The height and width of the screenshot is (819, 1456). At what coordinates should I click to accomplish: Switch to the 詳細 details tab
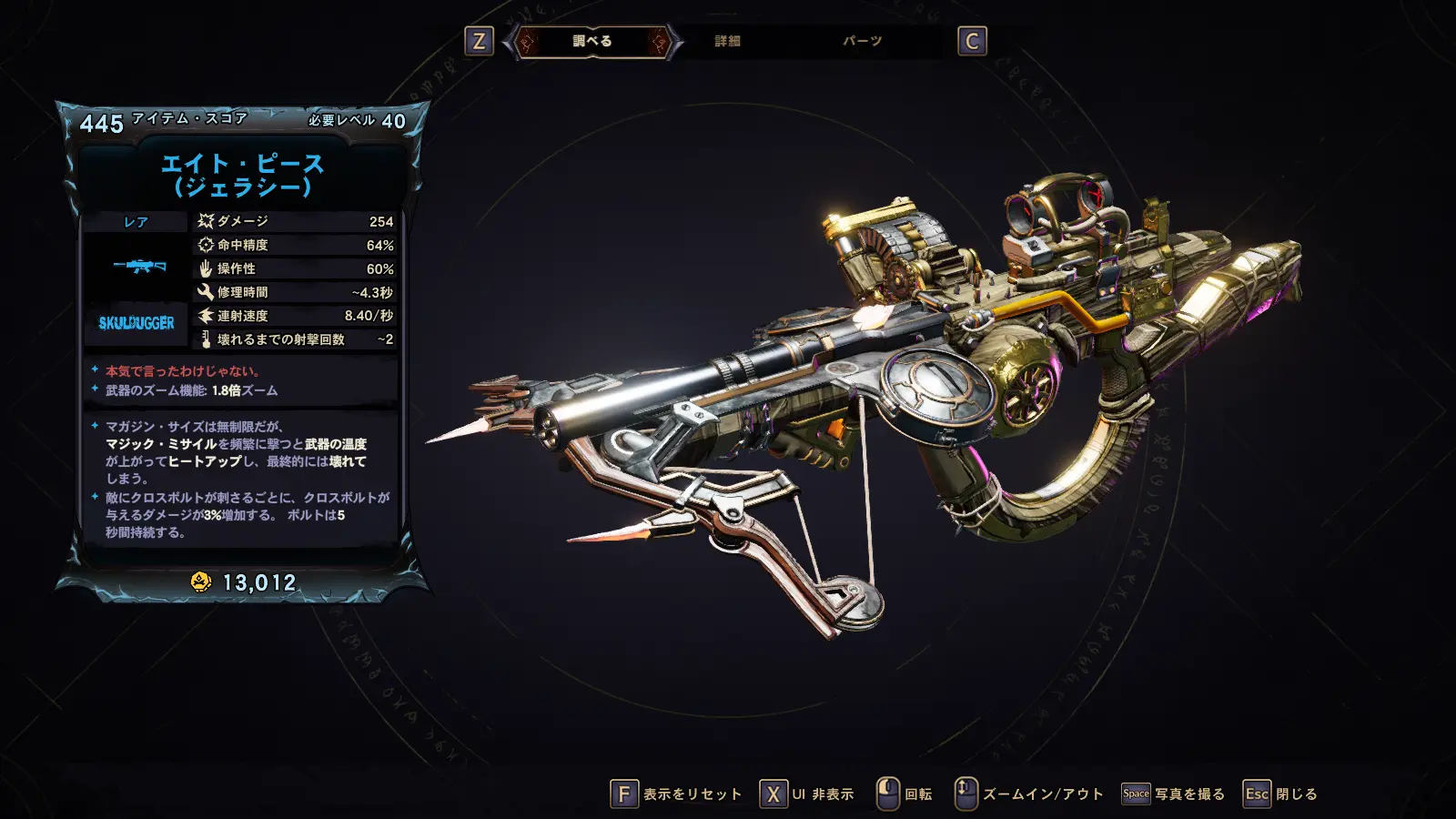pyautogui.click(x=727, y=41)
